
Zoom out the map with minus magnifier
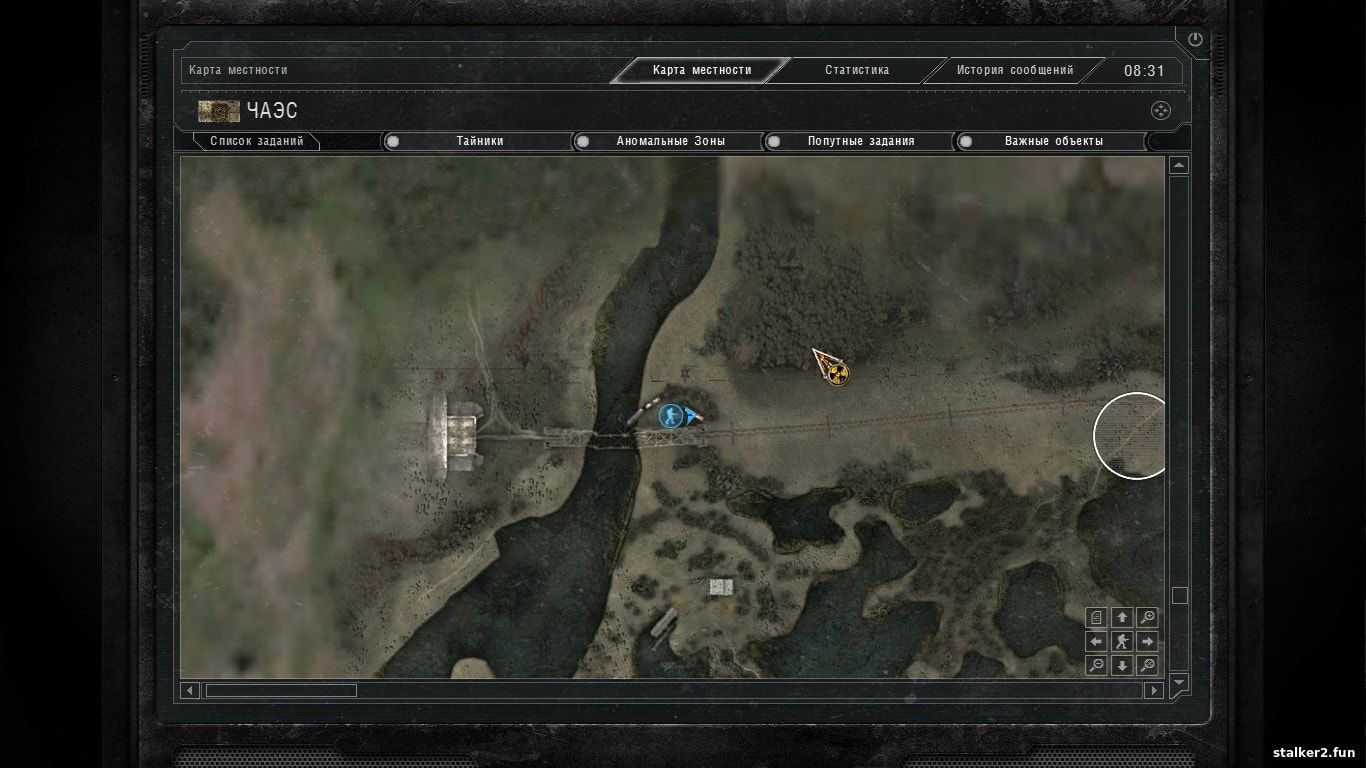click(x=1097, y=665)
